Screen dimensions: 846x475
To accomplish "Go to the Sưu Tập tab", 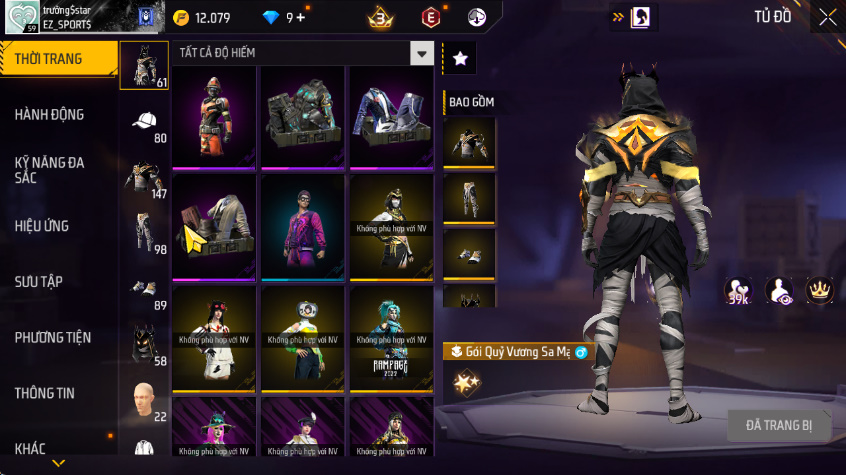I will 39,281.
